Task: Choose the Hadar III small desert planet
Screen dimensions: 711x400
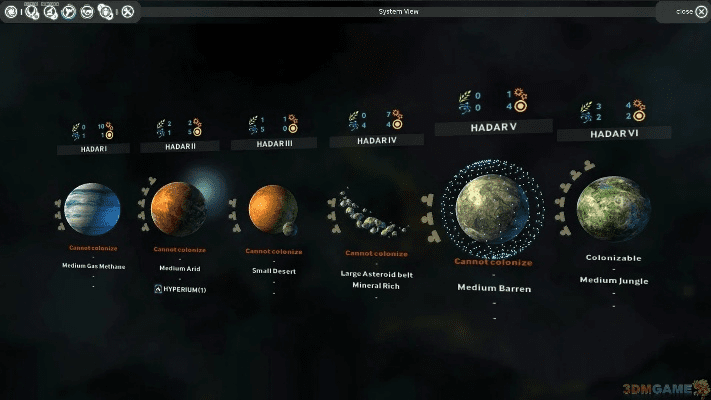Action: point(272,208)
